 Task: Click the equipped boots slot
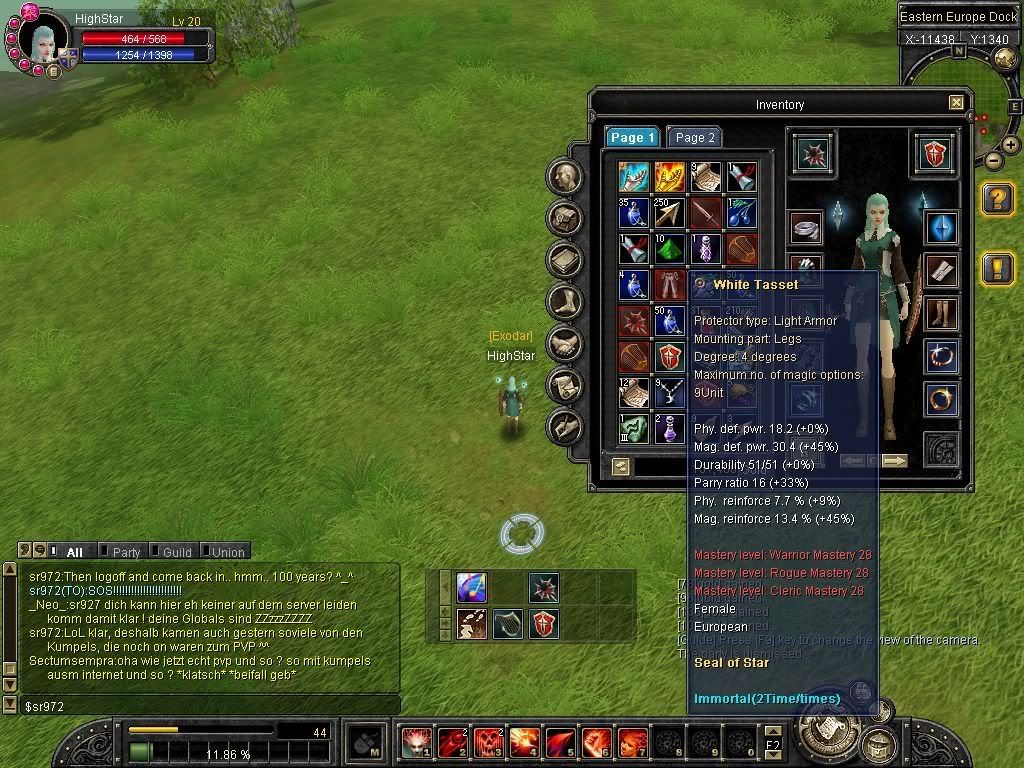[x=941, y=312]
